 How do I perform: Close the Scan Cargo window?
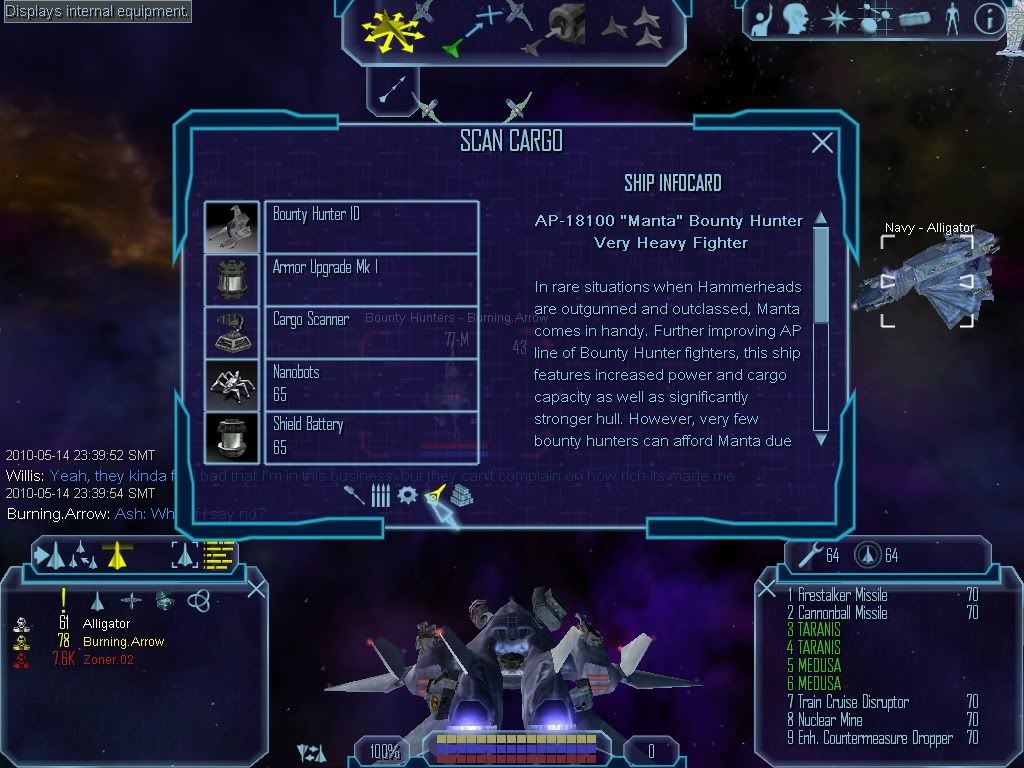click(x=822, y=143)
